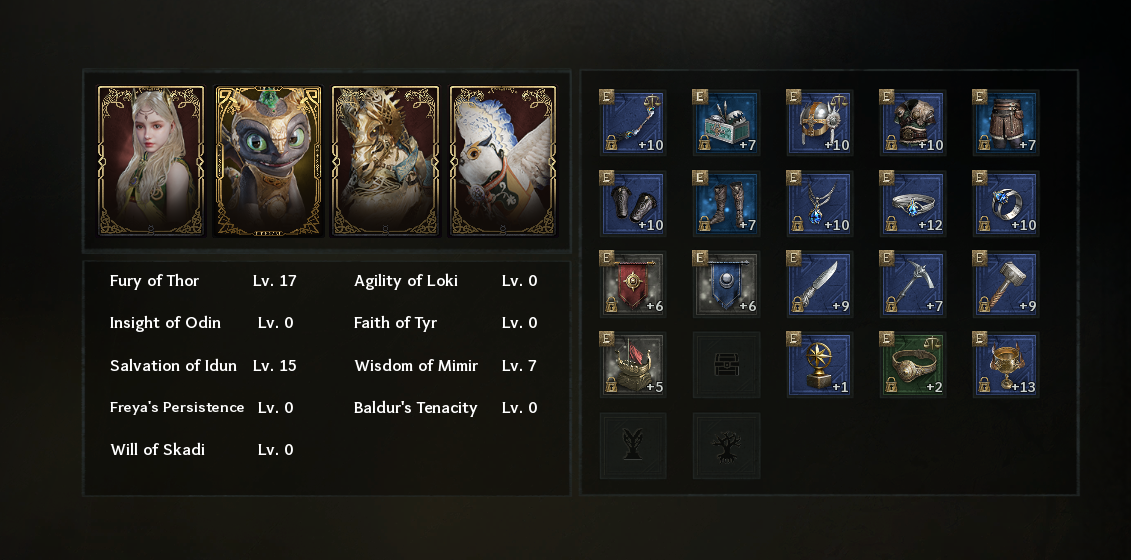Screen dimensions: 1131x560
Task: Select the +7 leather pants slot
Action: click(1007, 123)
